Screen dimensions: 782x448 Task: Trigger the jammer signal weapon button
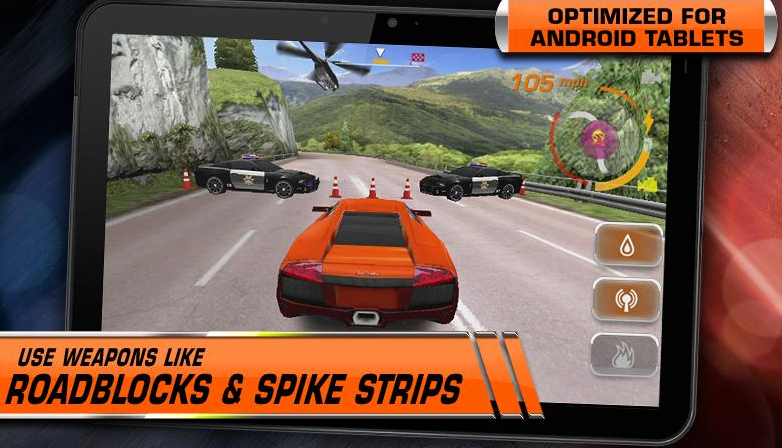(x=626, y=300)
